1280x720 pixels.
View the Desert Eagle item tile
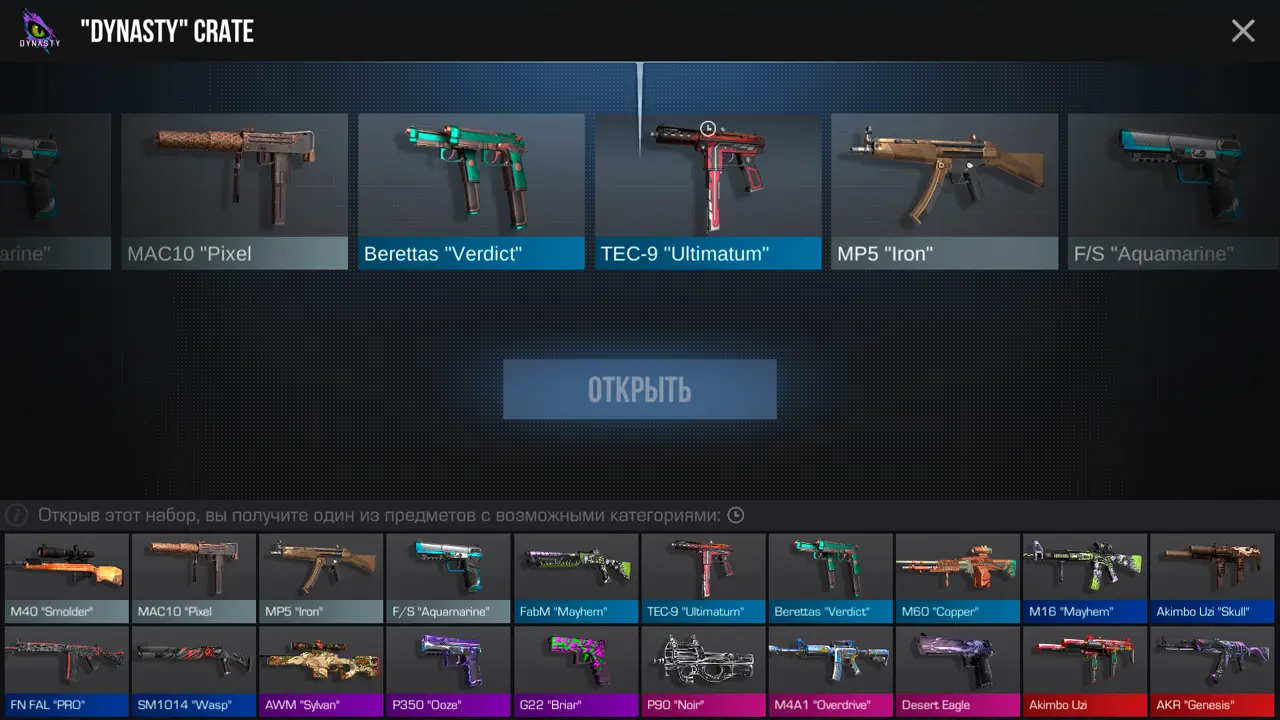pos(958,671)
